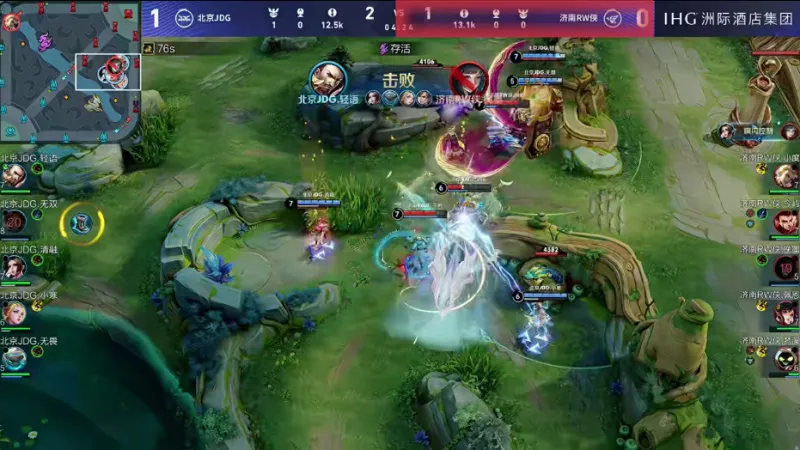Click the yellow-ringed round skill icon
800x450 pixels.
82,222
